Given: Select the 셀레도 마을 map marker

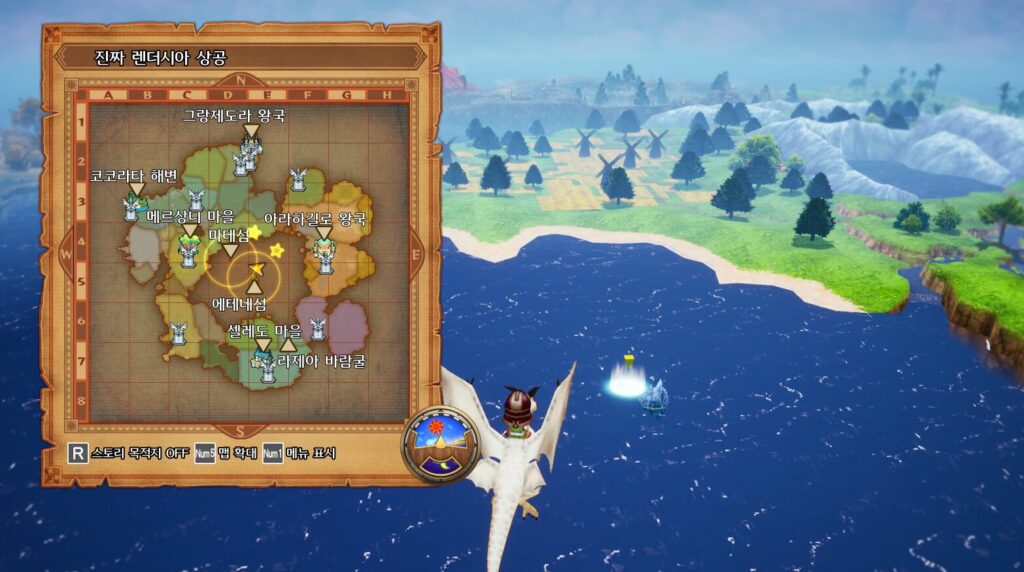Looking at the screenshot, I should (x=263, y=345).
